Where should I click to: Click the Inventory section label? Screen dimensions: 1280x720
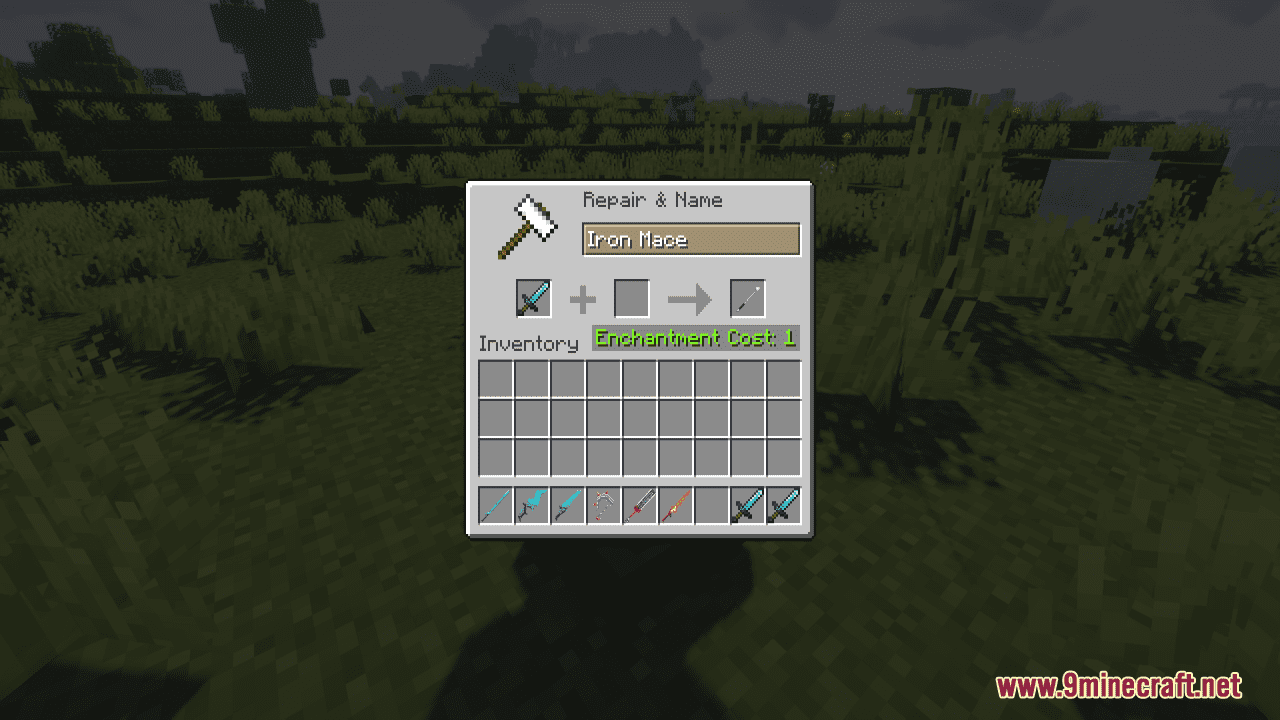coord(529,343)
